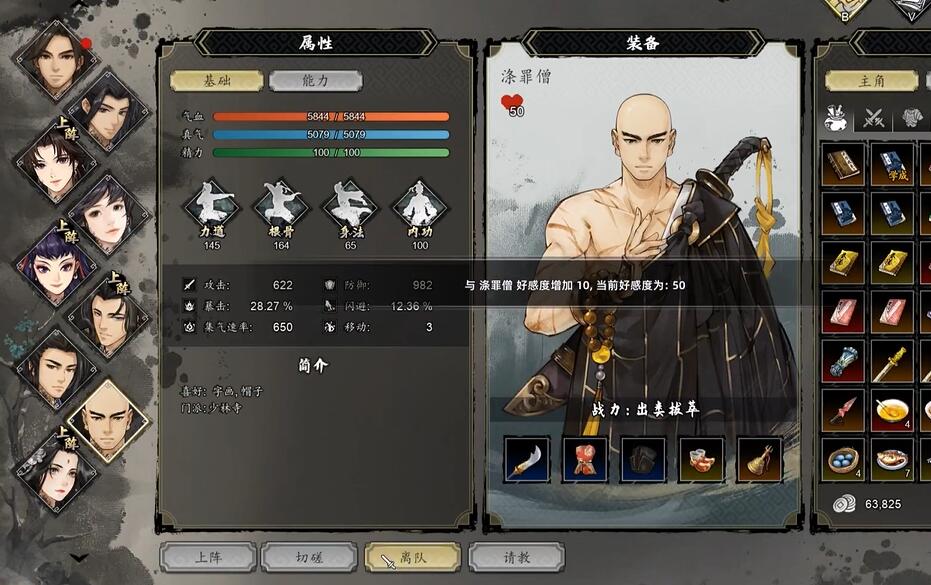Screen dimensions: 931x585
Task: Select the purple-haired woman's portrait
Action: pyautogui.click(x=52, y=264)
